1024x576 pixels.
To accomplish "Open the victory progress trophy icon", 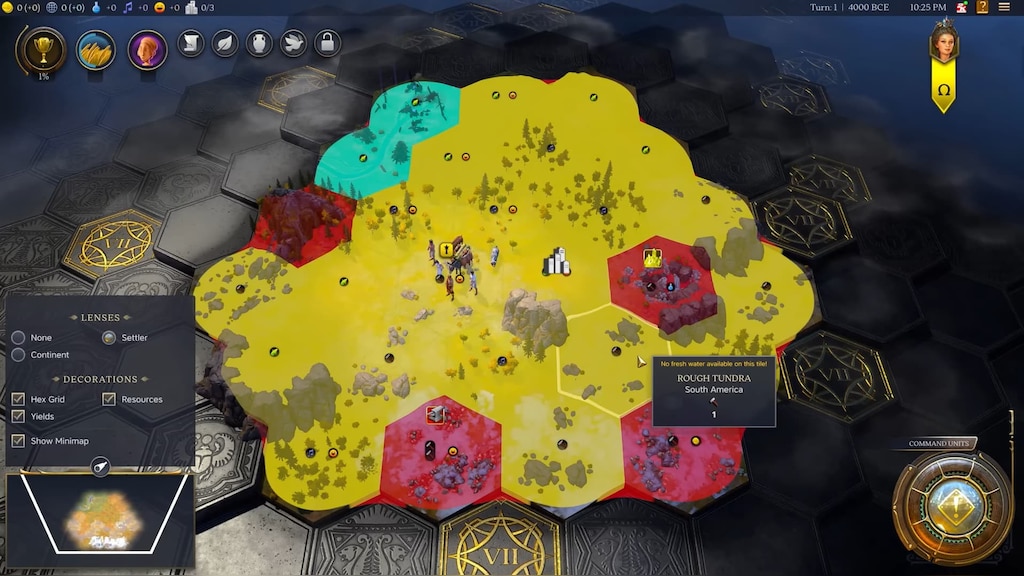I will [41, 50].
